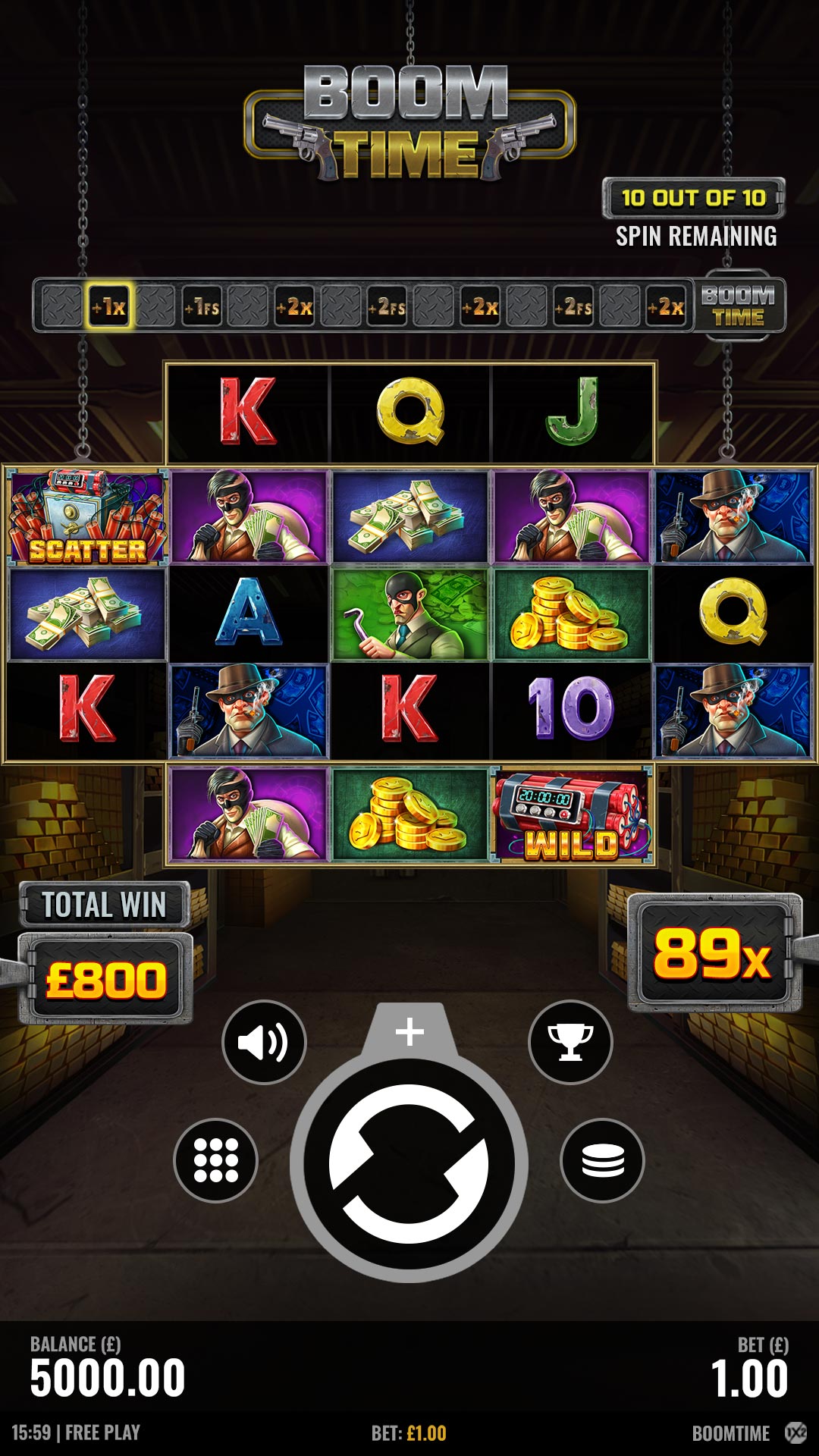Click the provider logo icon beside BOOMTIME
Viewport: 819px width, 1456px height.
[795, 1432]
